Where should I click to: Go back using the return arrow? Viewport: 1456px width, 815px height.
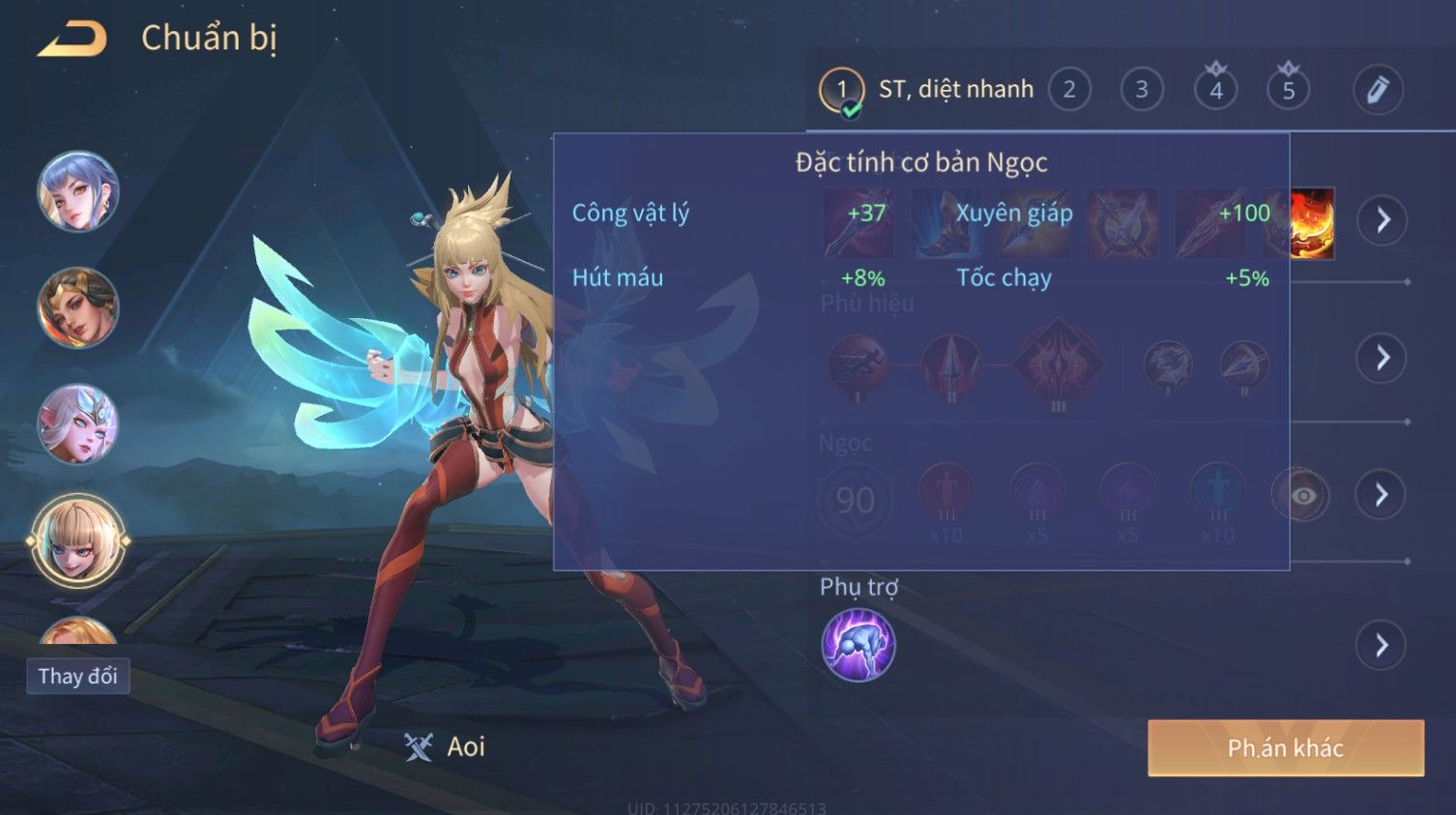(x=73, y=40)
